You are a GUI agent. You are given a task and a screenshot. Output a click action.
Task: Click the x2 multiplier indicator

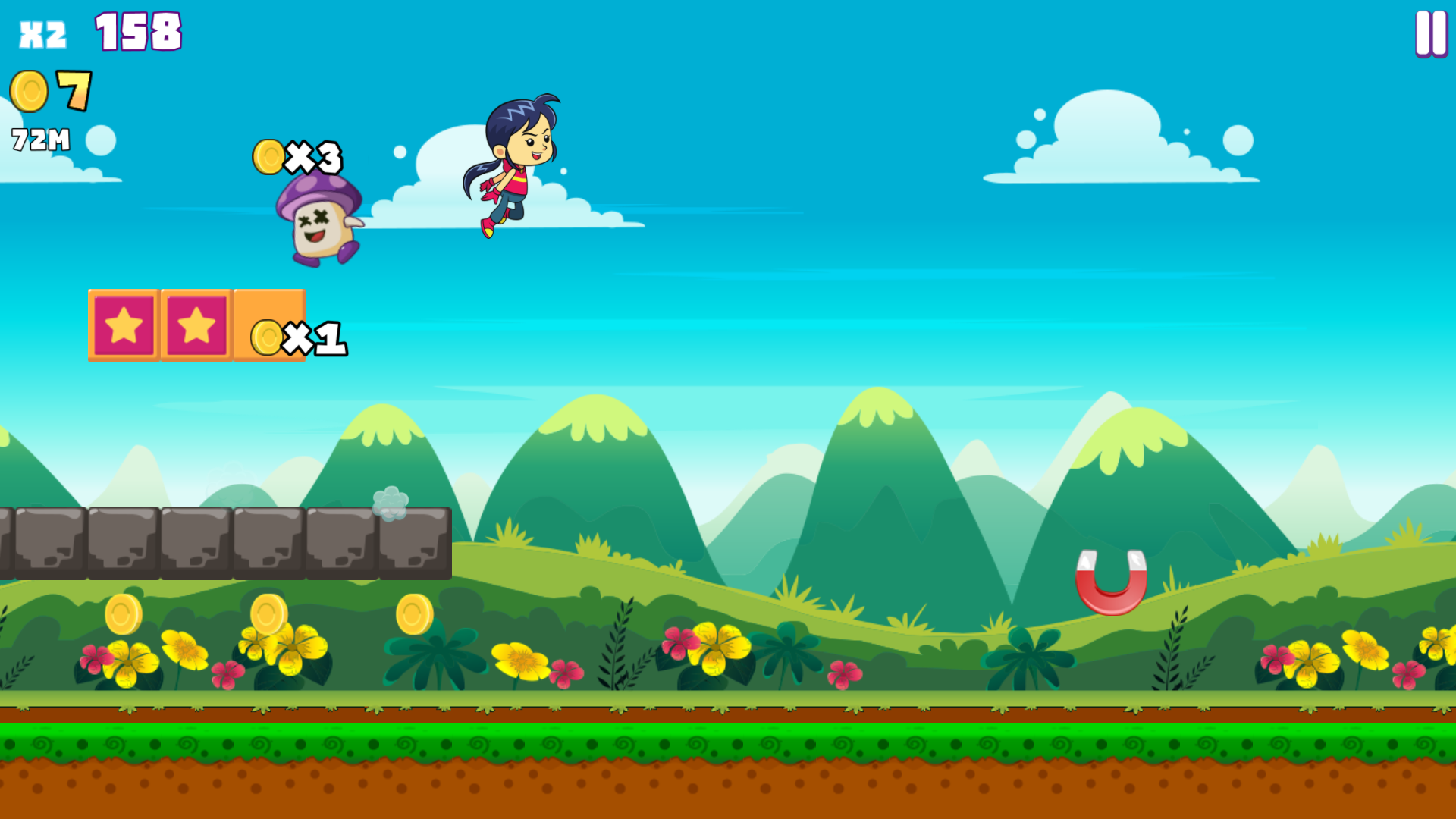point(42,32)
